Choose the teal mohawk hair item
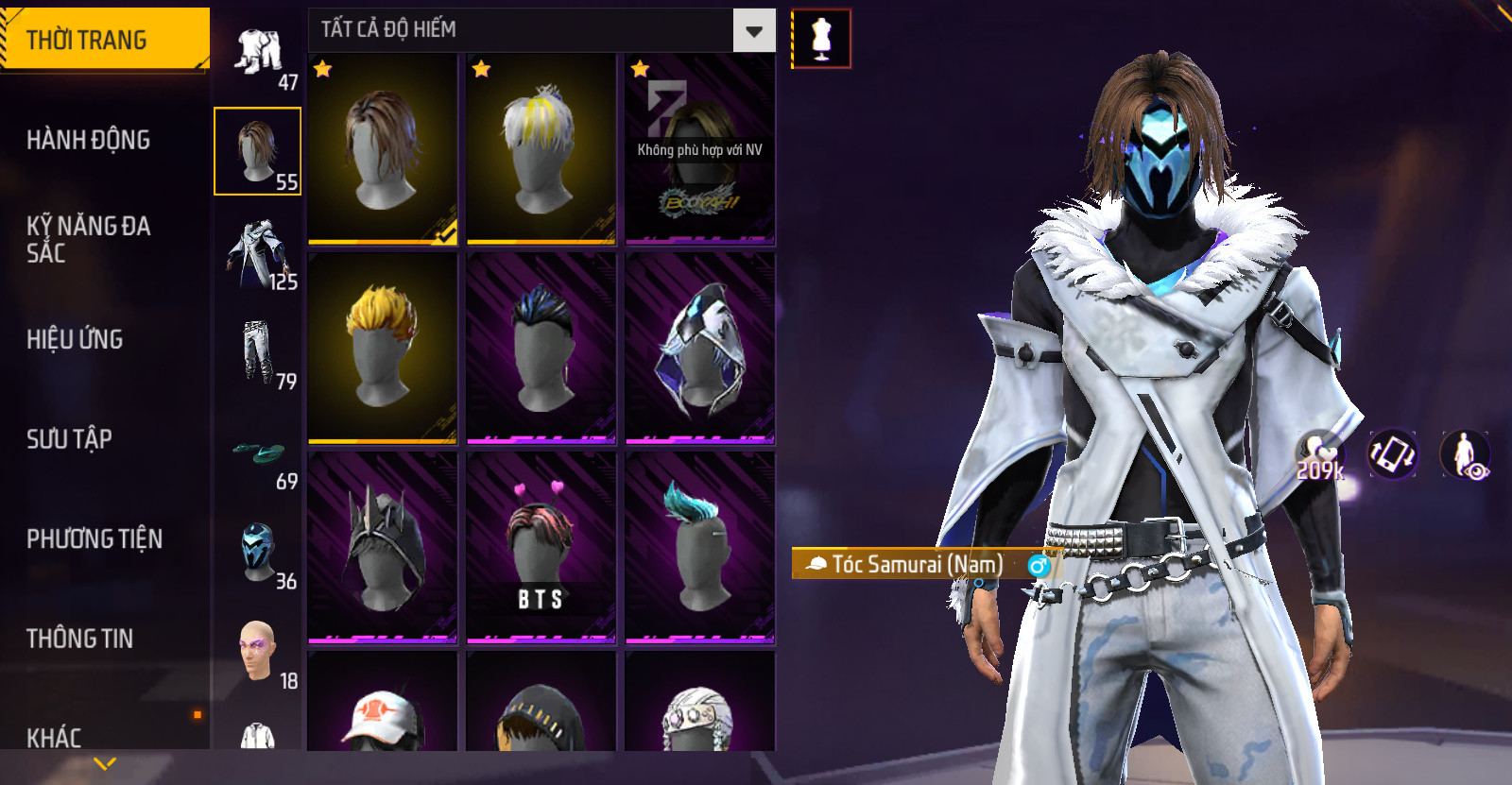This screenshot has width=1512, height=785. 699,547
